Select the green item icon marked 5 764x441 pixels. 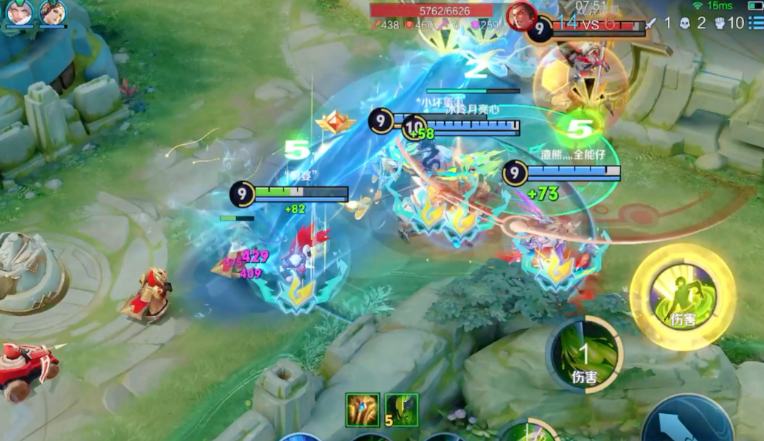401,409
